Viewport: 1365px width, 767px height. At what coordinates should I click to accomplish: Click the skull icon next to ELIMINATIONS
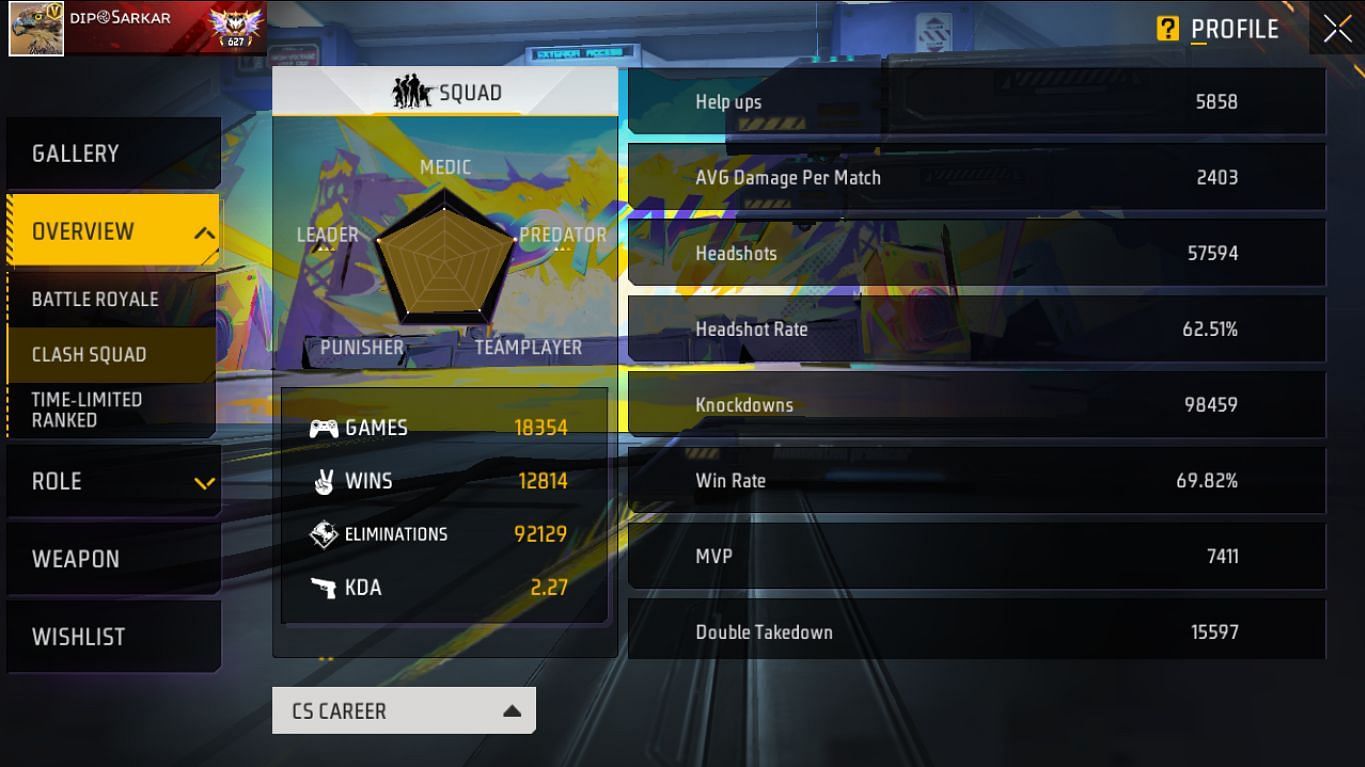325,534
